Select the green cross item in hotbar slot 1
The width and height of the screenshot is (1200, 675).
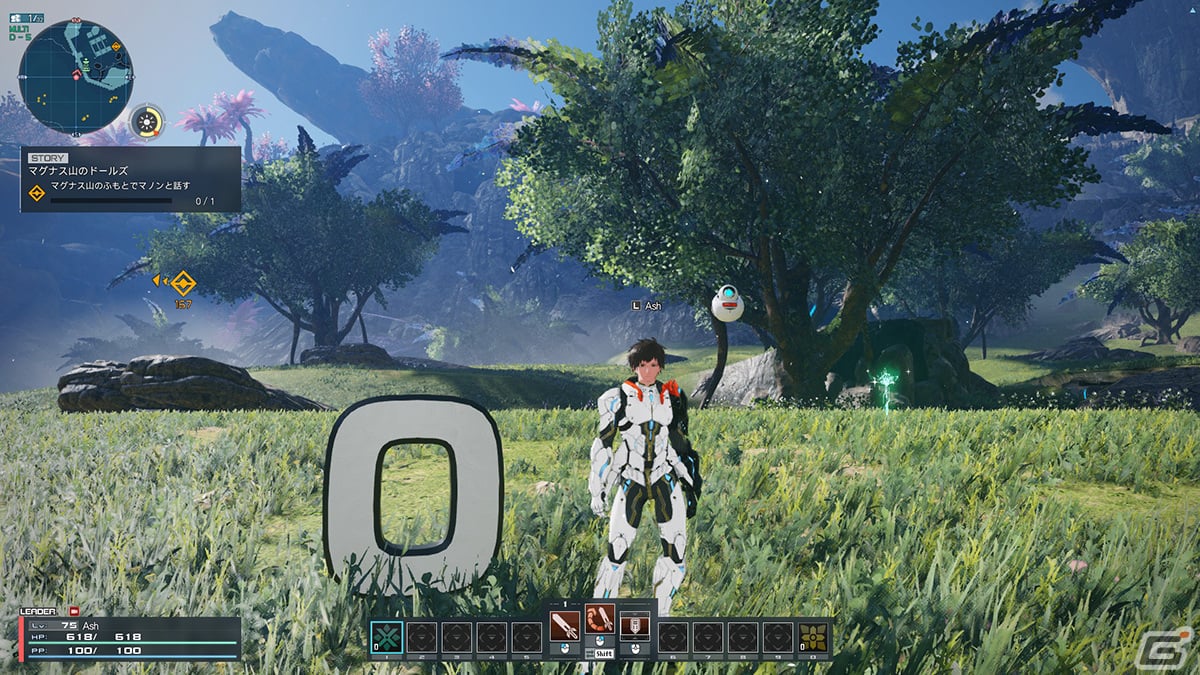click(x=387, y=637)
